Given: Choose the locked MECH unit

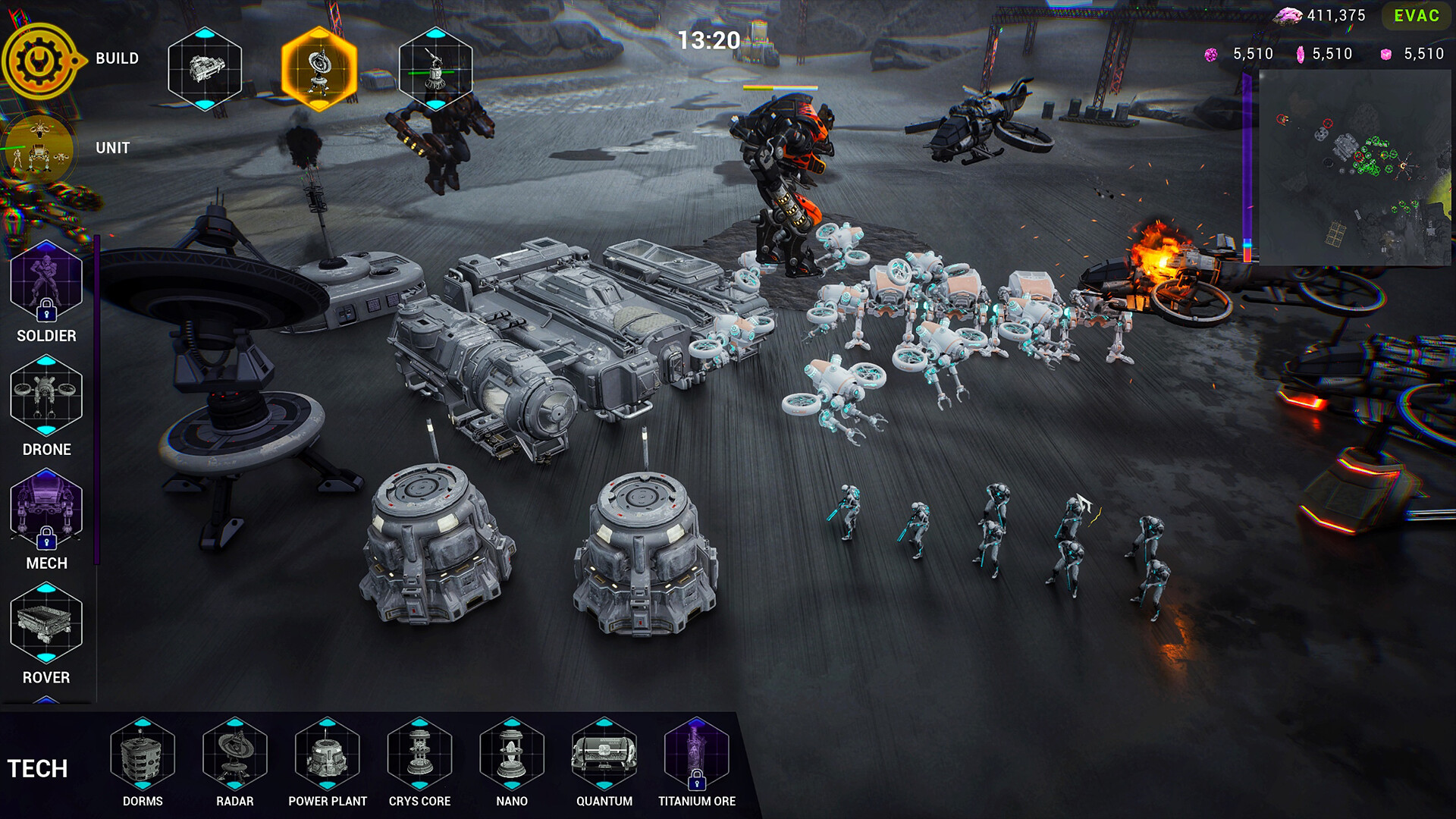Looking at the screenshot, I should tap(46, 510).
